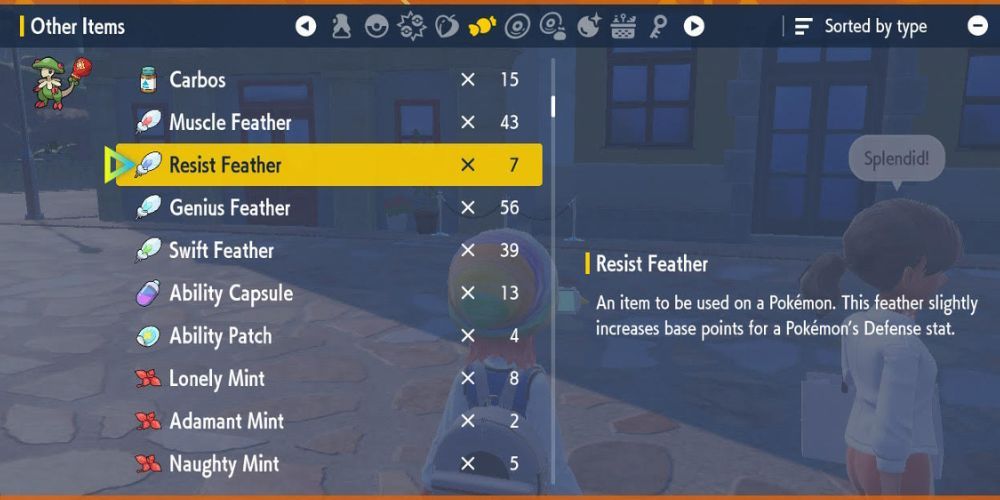Switch to the medicine bottle pocket tab
The image size is (1000, 500).
(341, 26)
